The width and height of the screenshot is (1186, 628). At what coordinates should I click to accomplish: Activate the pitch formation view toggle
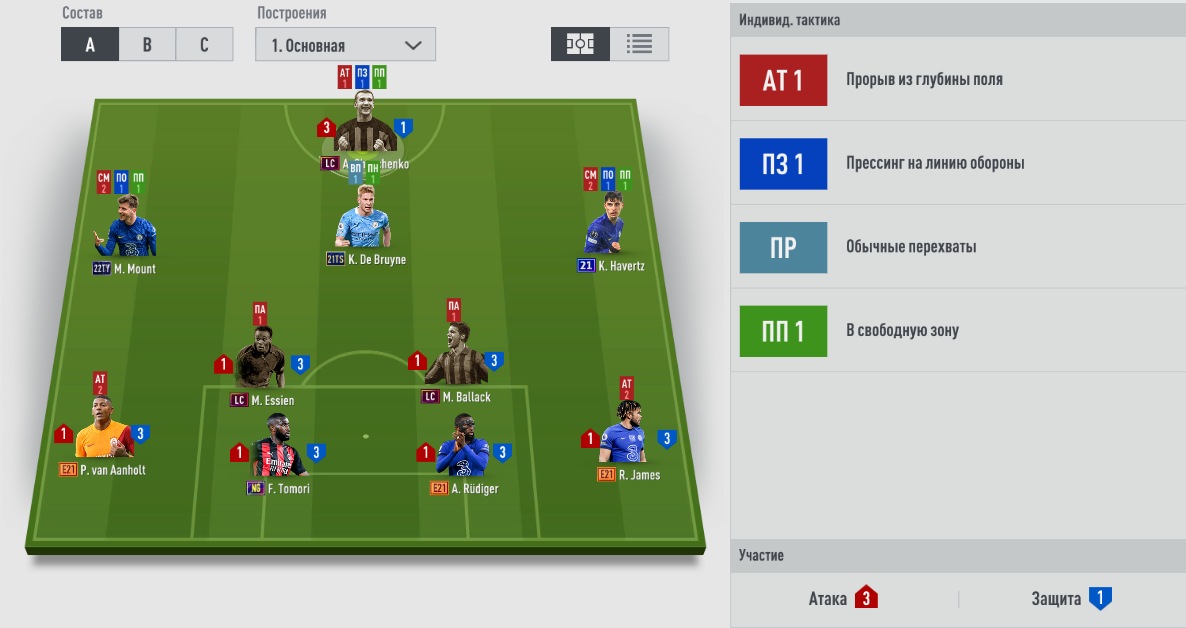click(x=580, y=45)
